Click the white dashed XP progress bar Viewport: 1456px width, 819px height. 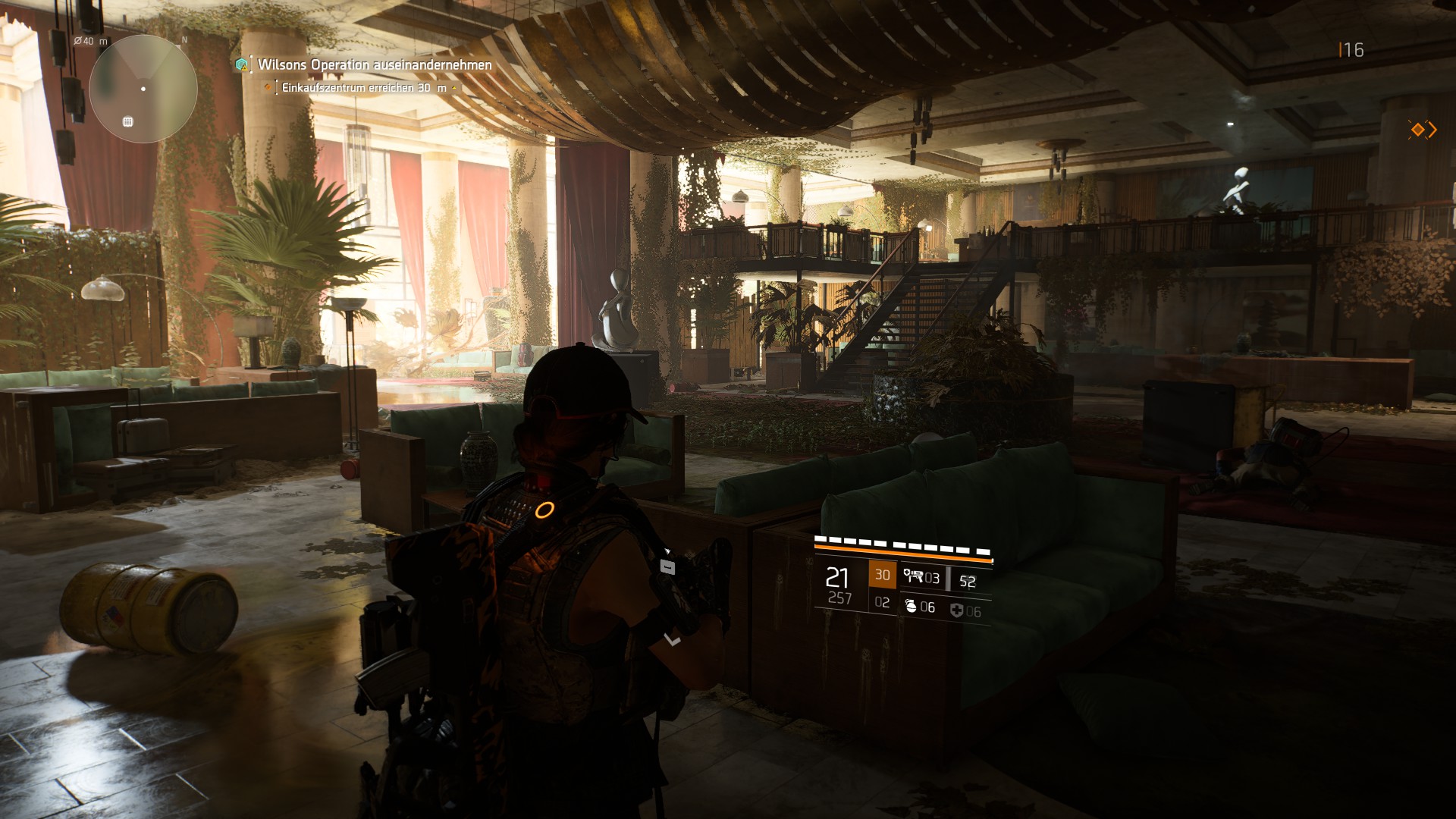901,542
